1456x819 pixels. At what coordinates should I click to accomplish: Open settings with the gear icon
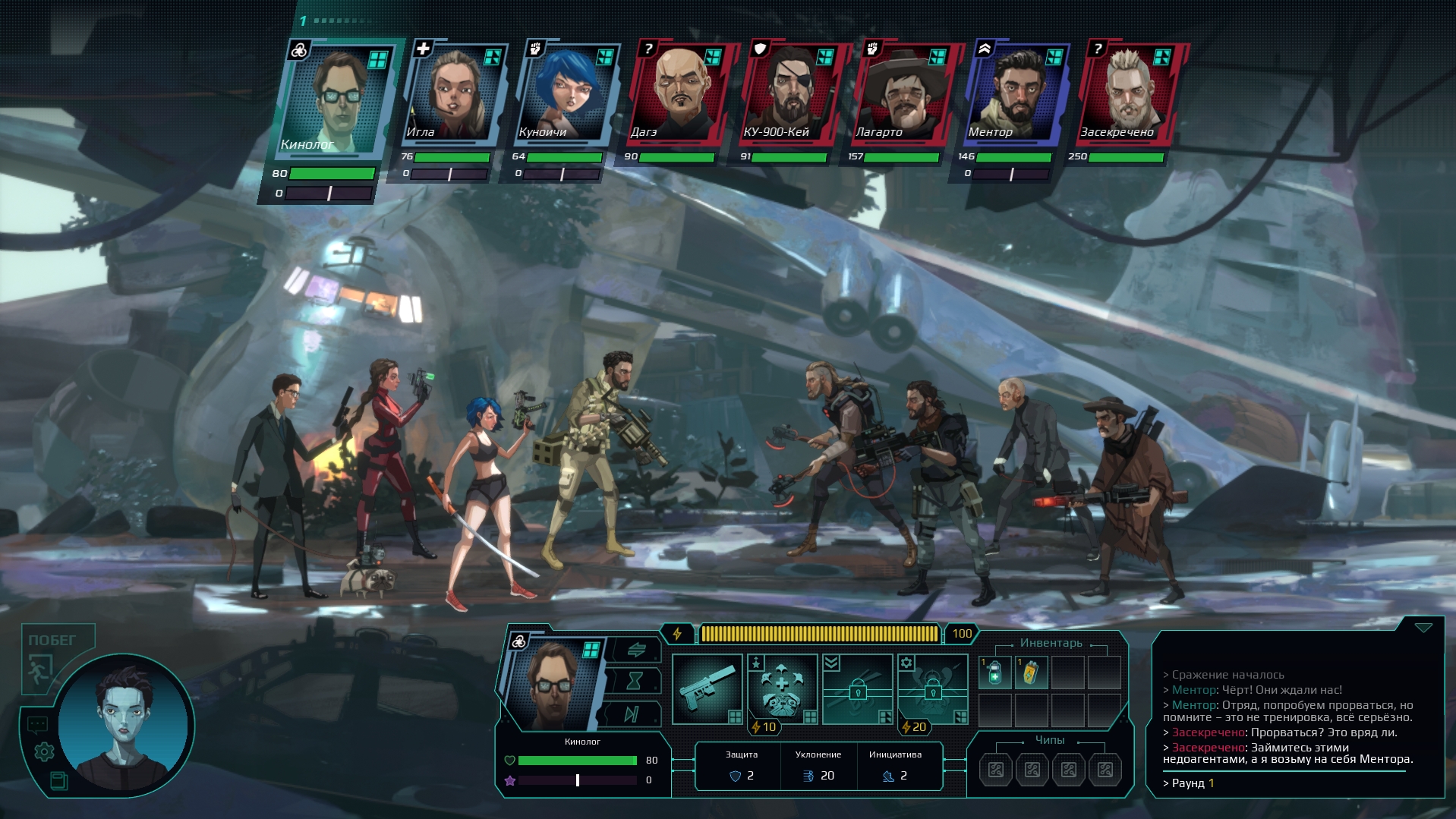[44, 751]
